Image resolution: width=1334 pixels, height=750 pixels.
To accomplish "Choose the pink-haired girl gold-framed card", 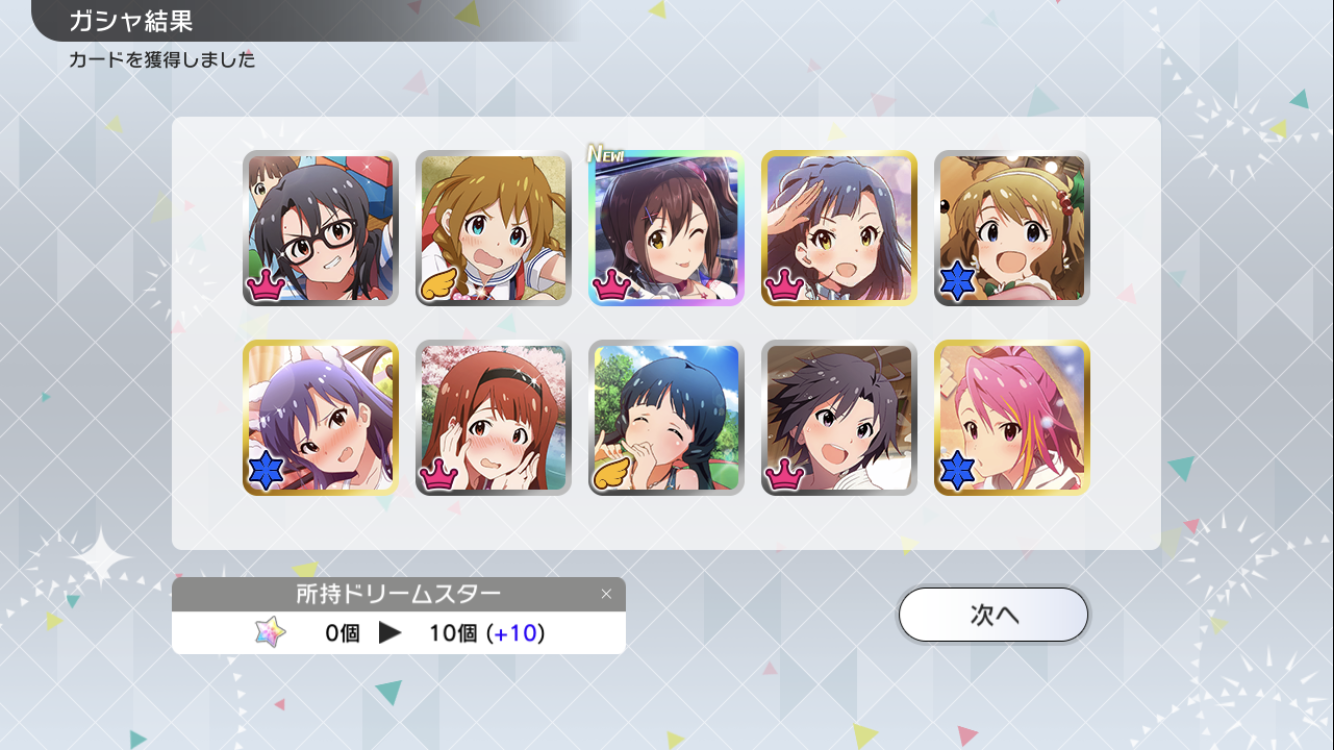I will pos(1012,418).
